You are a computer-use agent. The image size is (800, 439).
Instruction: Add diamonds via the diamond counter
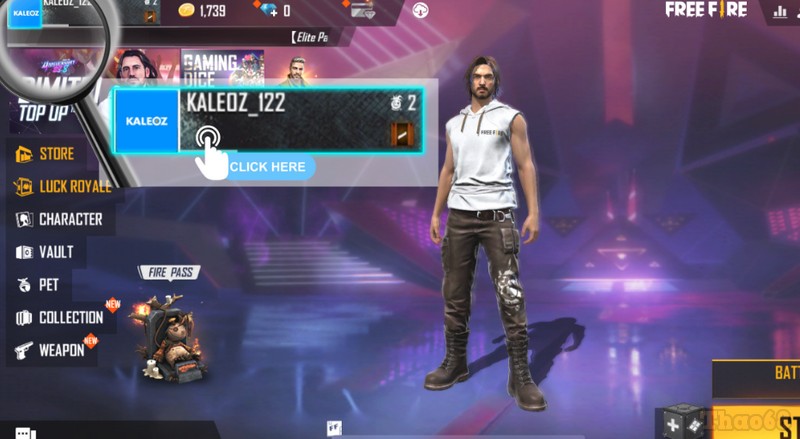coord(273,11)
